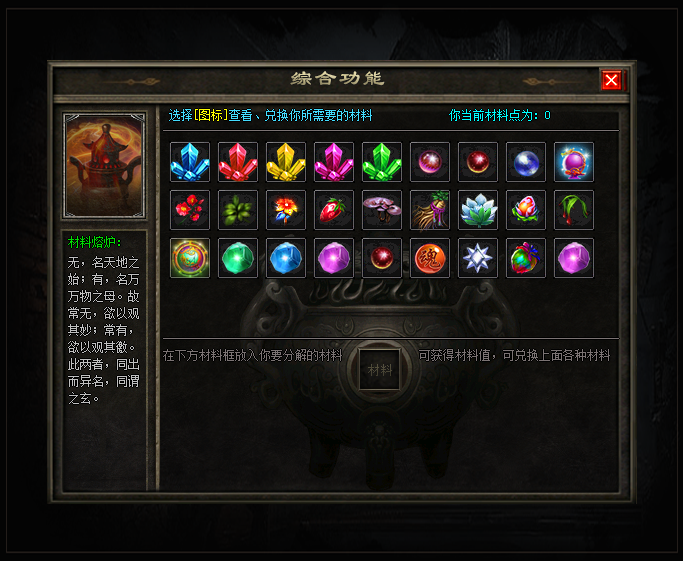Click the rainbow-colored pouch material
Screen dimensions: 683x561
pos(525,258)
